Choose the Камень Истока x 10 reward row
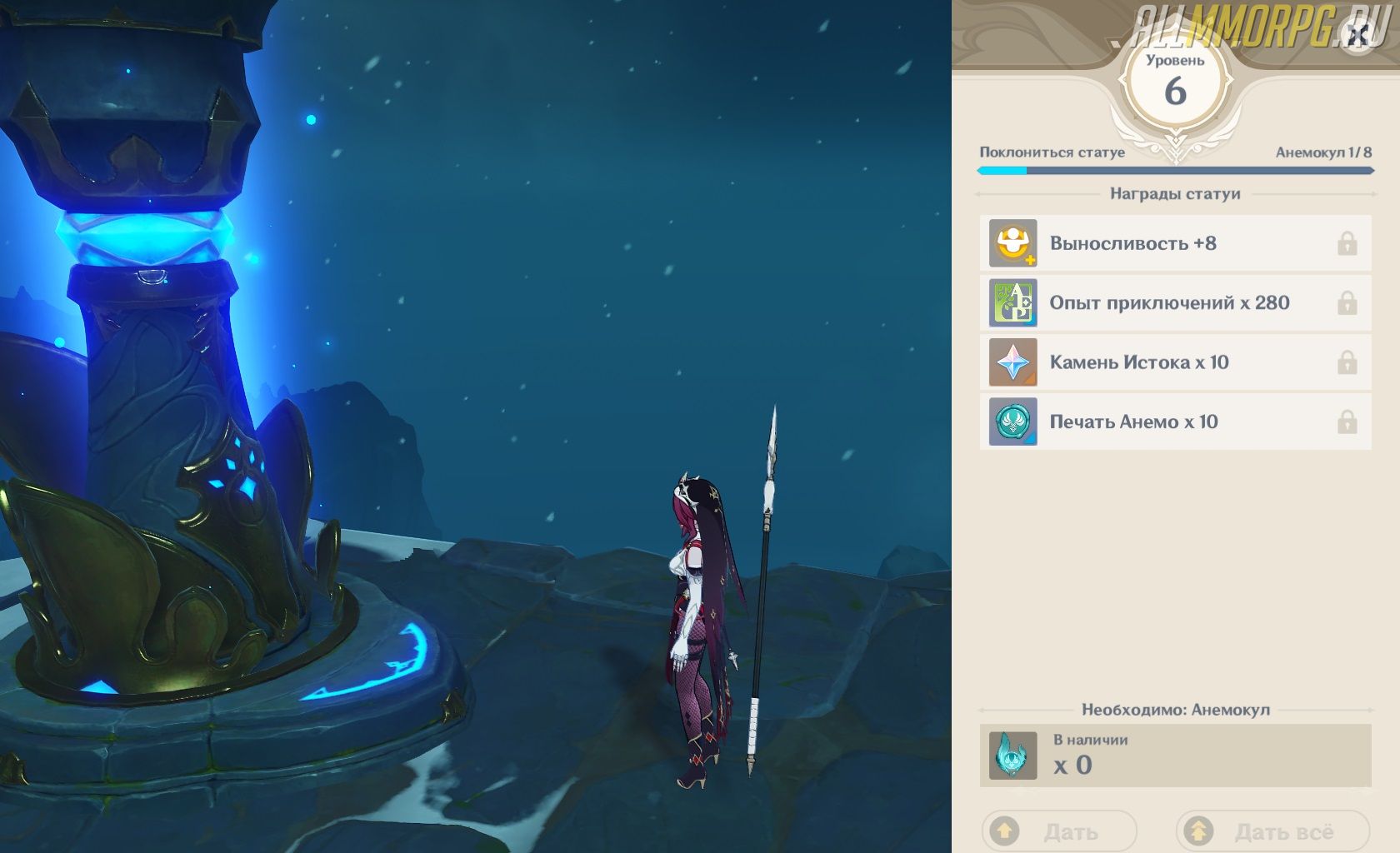Image resolution: width=1400 pixels, height=853 pixels. coord(1175,362)
